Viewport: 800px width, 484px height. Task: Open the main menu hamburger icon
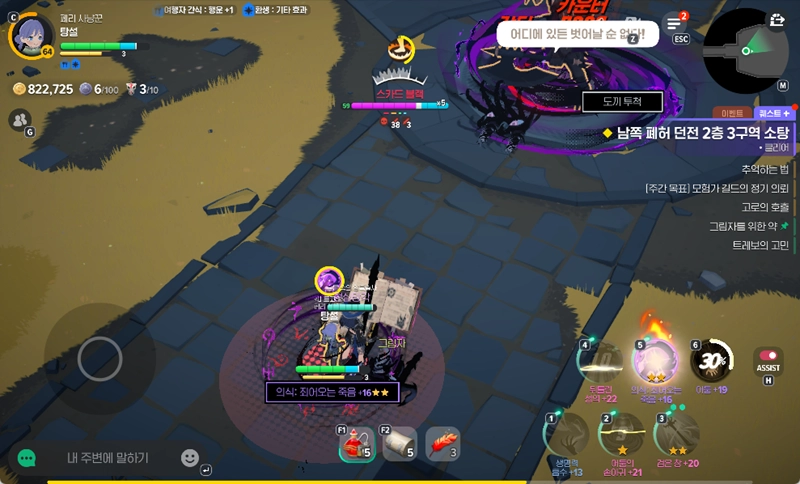(x=674, y=25)
